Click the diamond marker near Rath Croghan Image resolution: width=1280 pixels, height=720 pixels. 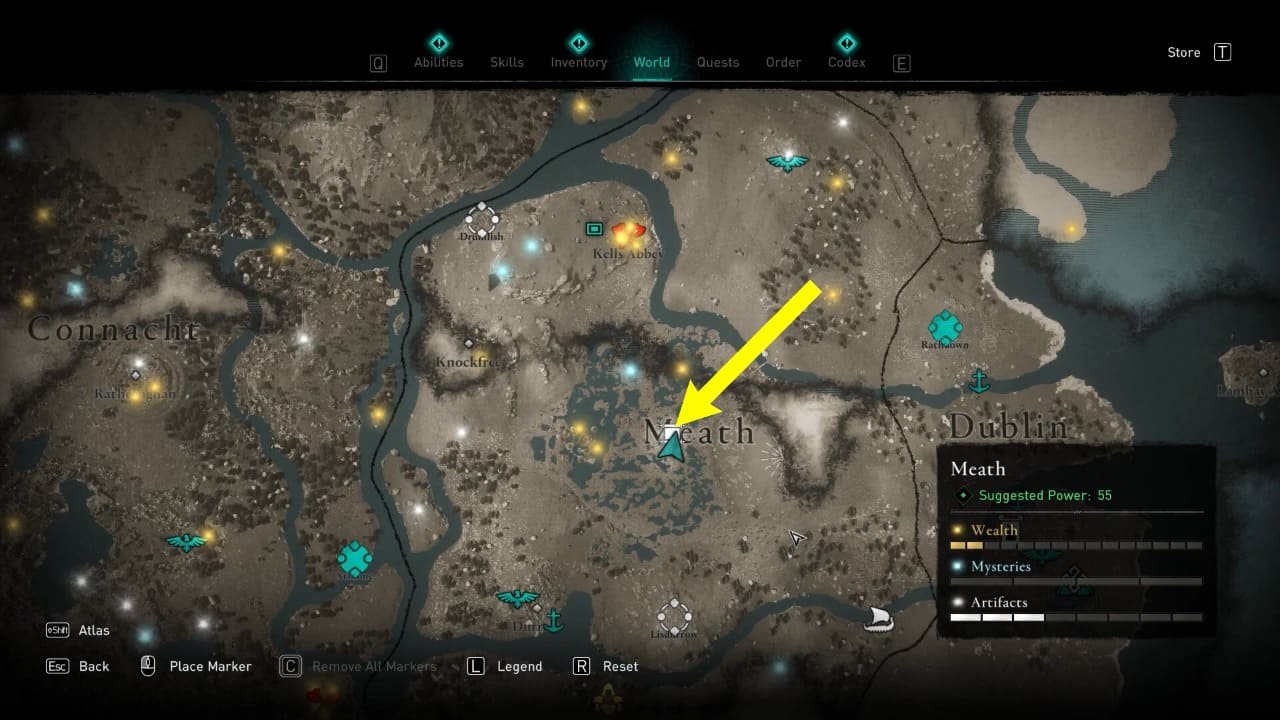pyautogui.click(x=135, y=377)
